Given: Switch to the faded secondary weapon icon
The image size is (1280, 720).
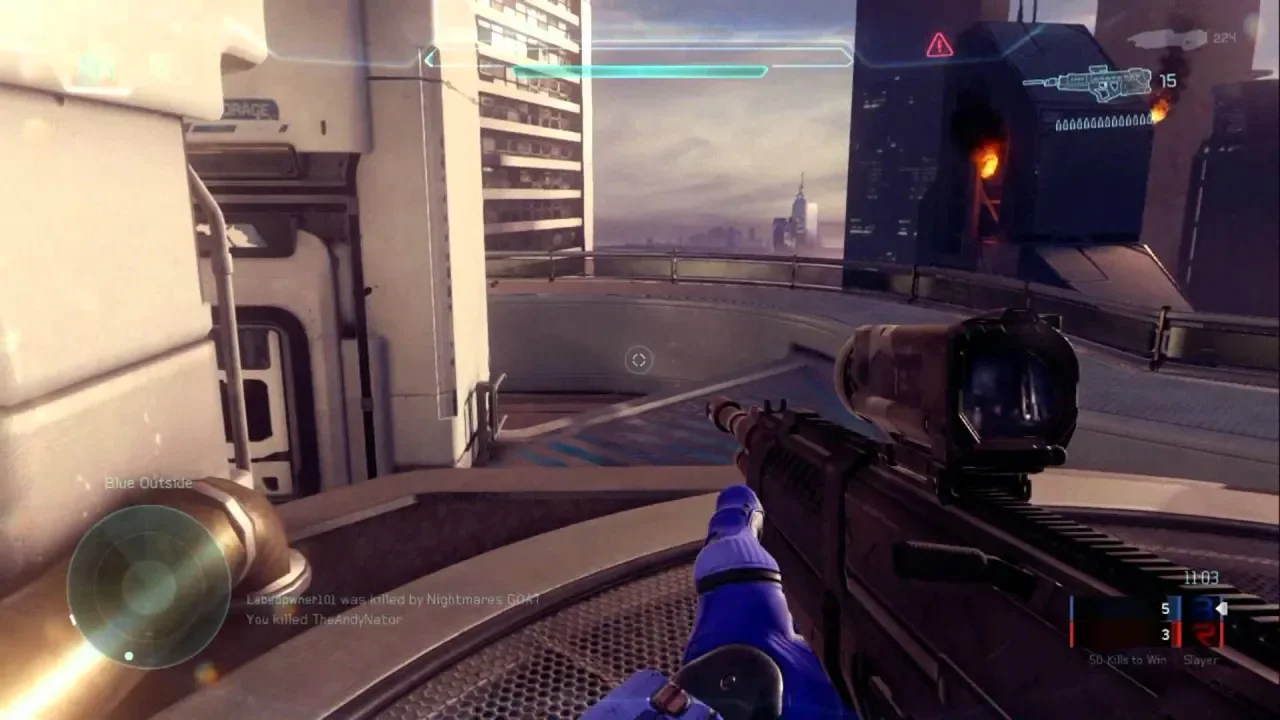Looking at the screenshot, I should tap(1166, 39).
